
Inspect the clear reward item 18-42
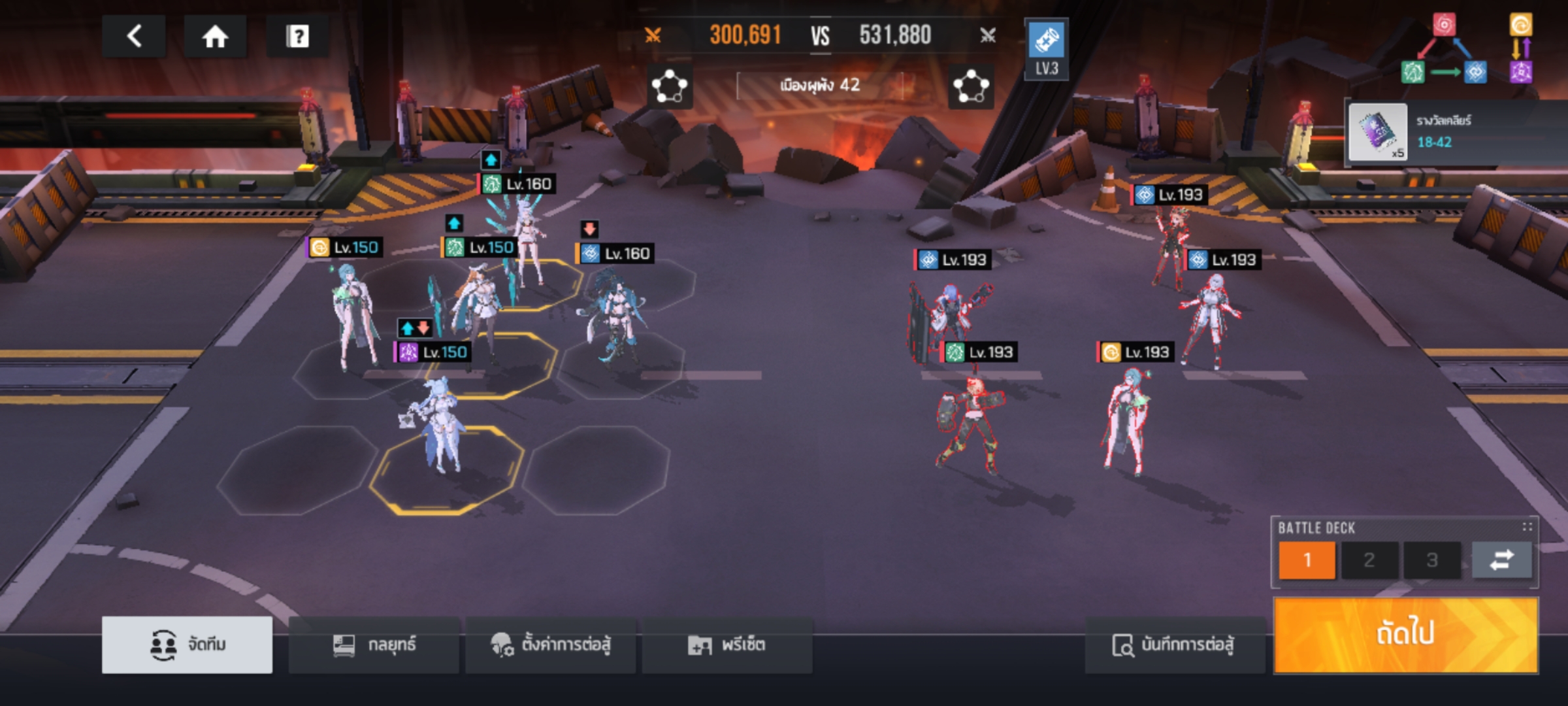tap(1378, 132)
